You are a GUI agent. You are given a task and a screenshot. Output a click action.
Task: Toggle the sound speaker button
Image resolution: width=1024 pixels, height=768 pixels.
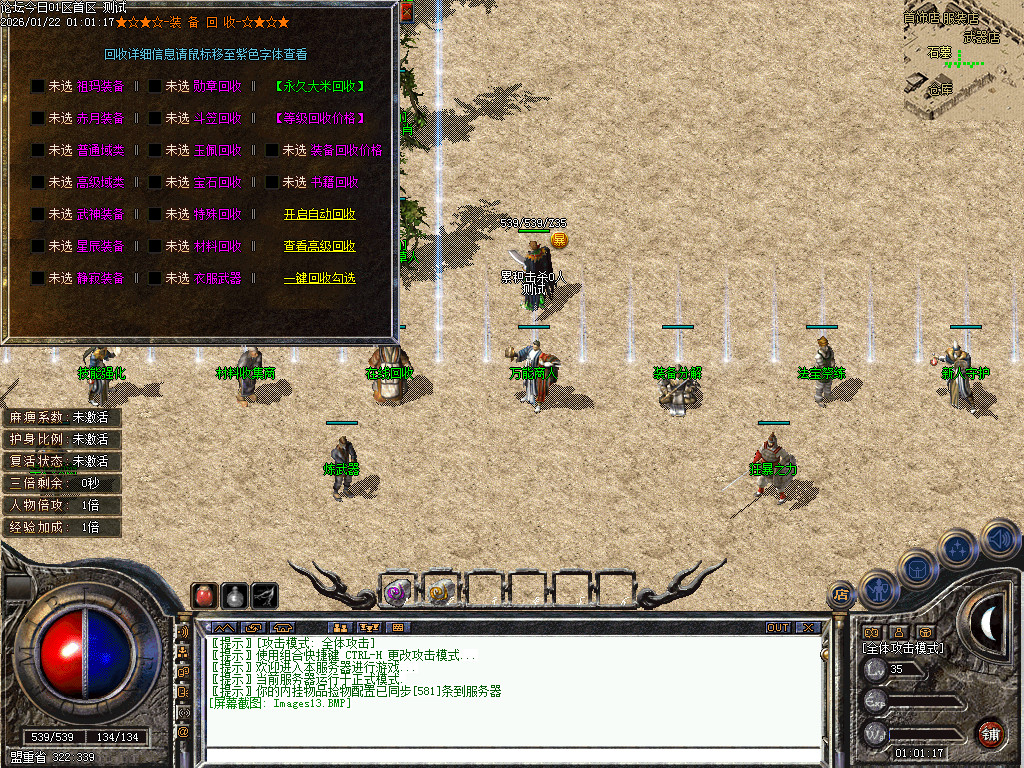click(999, 538)
